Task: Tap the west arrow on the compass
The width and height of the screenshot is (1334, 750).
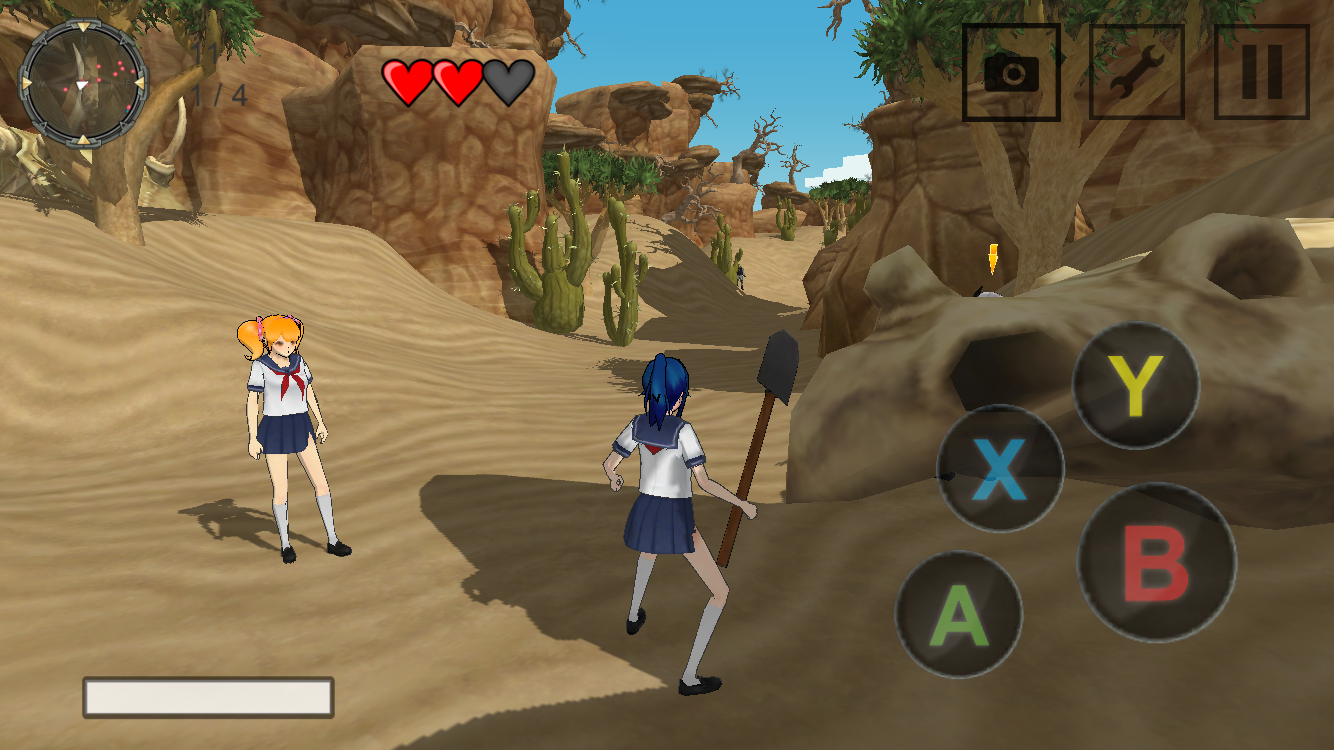Action: pyautogui.click(x=25, y=84)
